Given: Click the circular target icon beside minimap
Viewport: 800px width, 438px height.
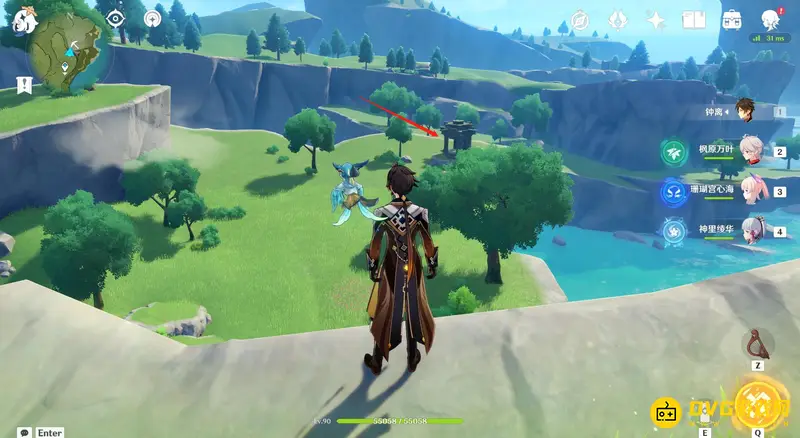Looking at the screenshot, I should (x=152, y=18).
